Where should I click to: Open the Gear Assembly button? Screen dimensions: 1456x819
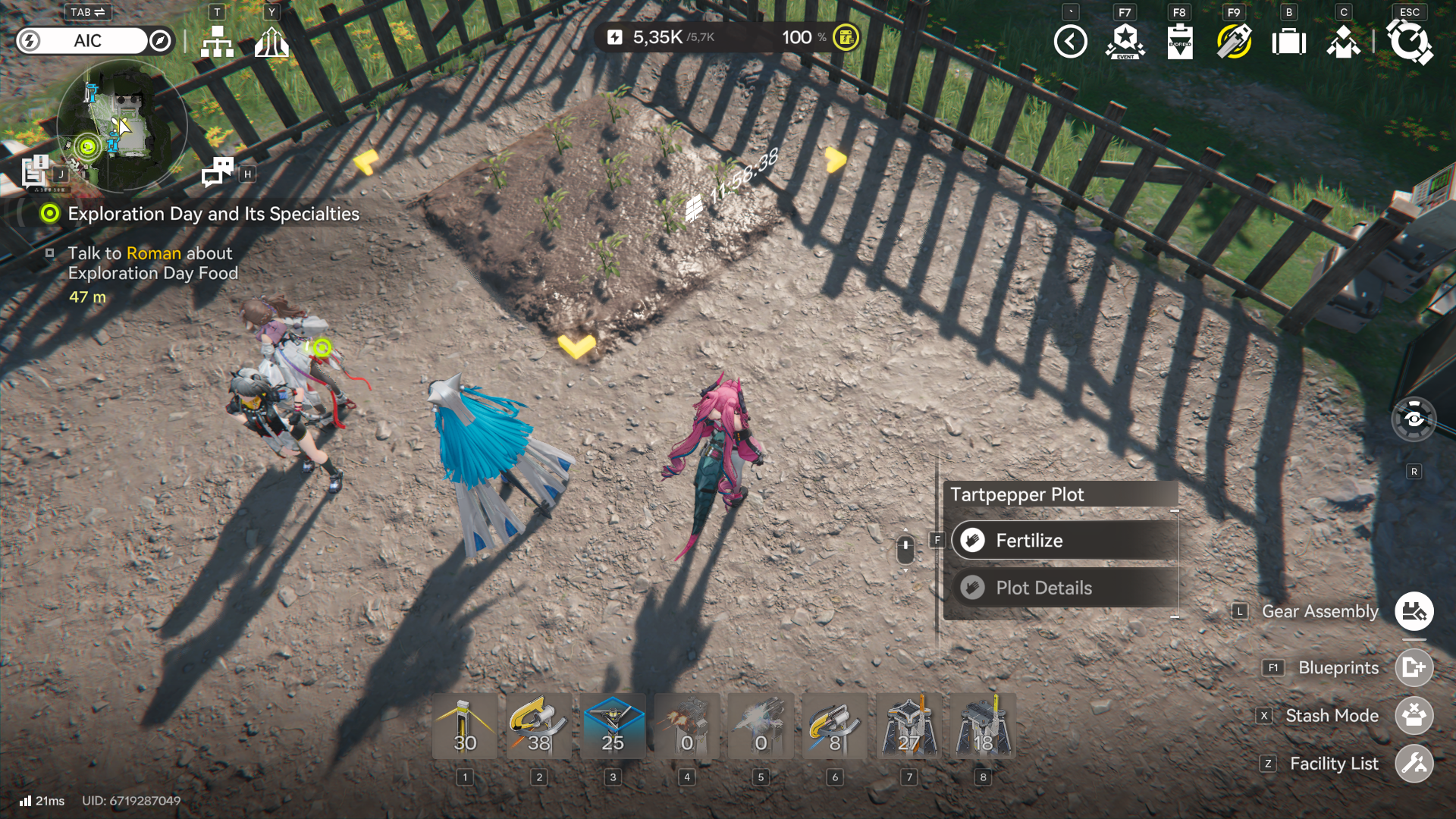click(x=1414, y=611)
